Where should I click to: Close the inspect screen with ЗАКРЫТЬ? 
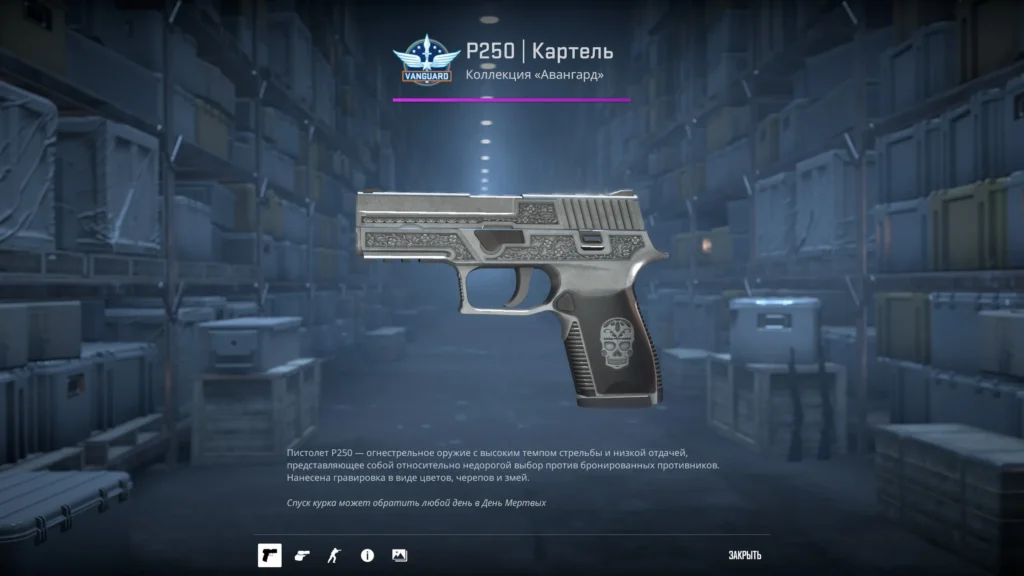click(x=745, y=556)
